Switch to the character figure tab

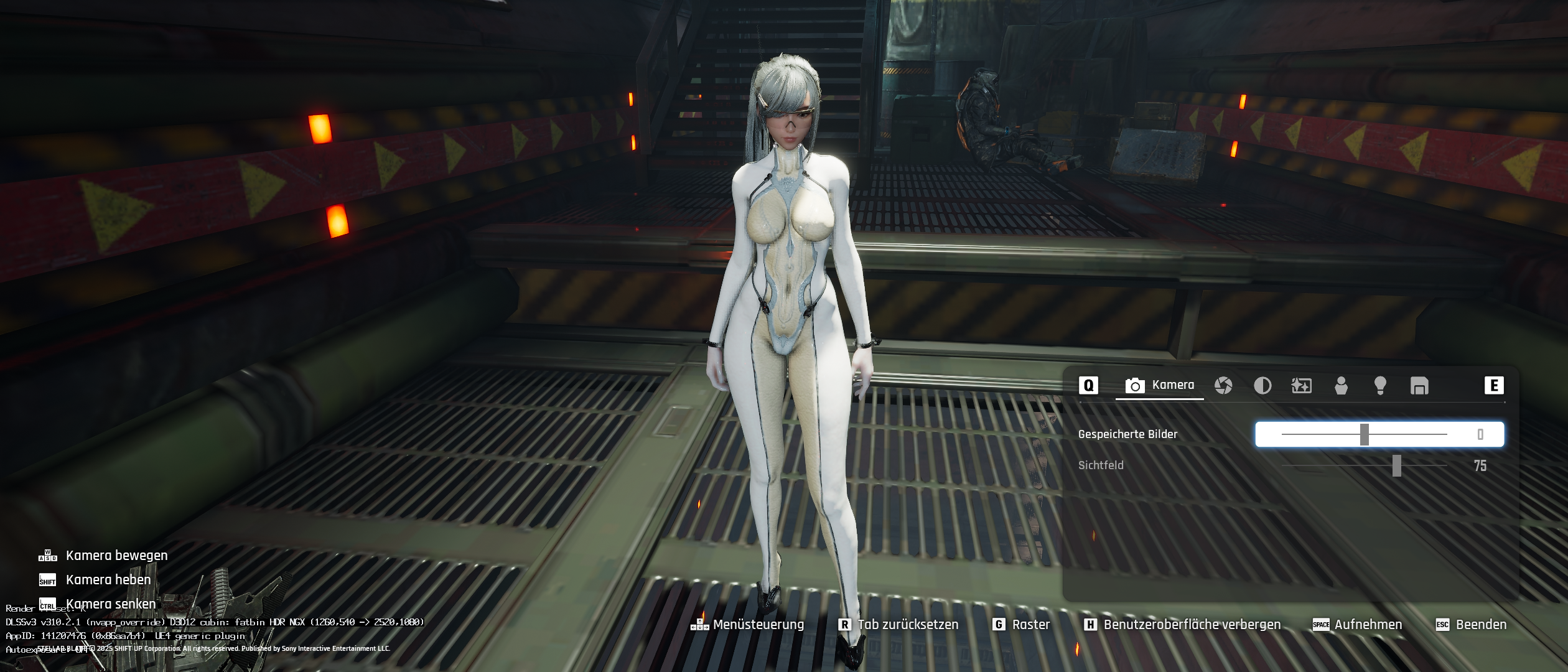[1341, 386]
